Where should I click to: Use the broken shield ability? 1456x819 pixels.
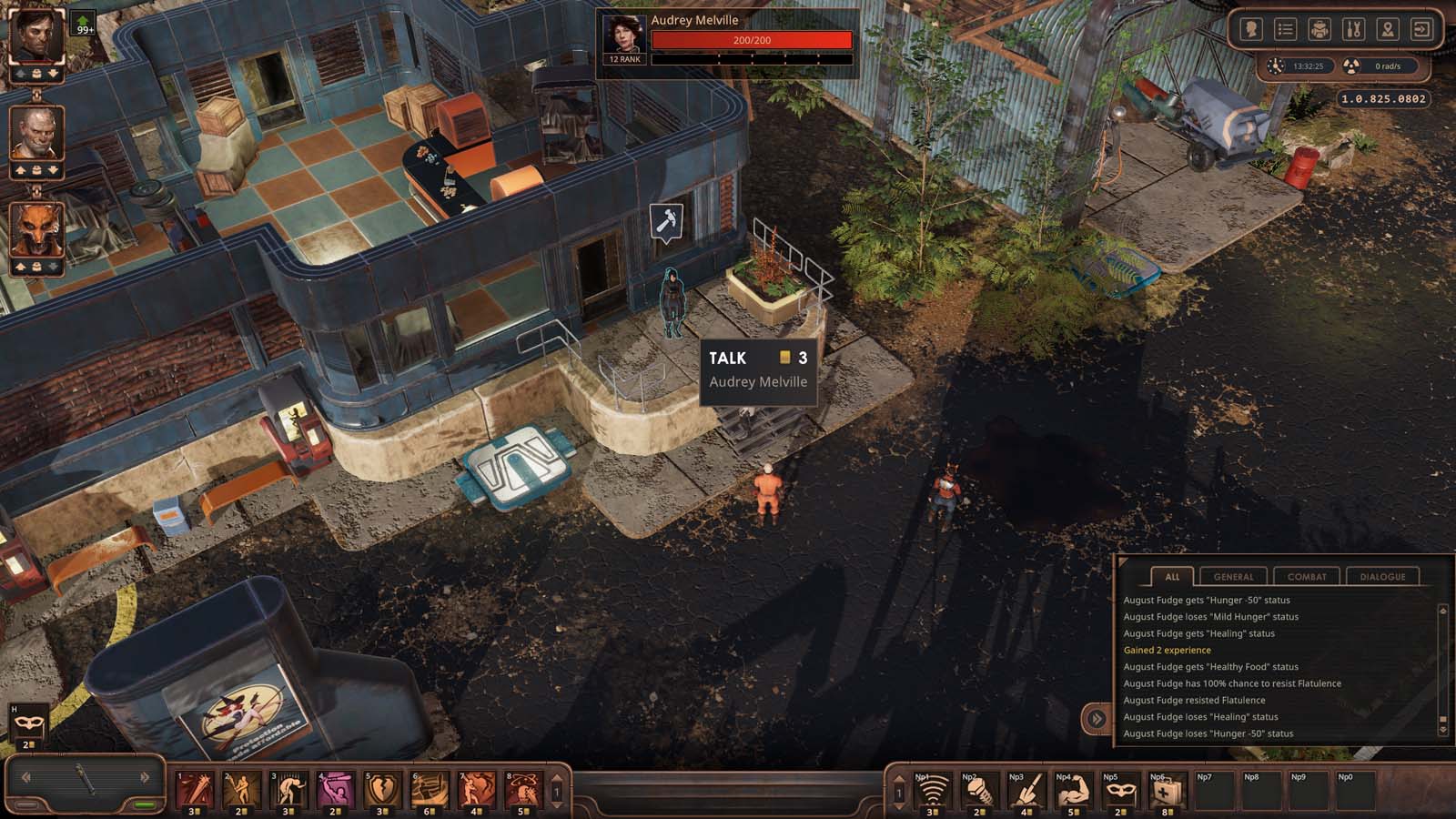coord(382,790)
